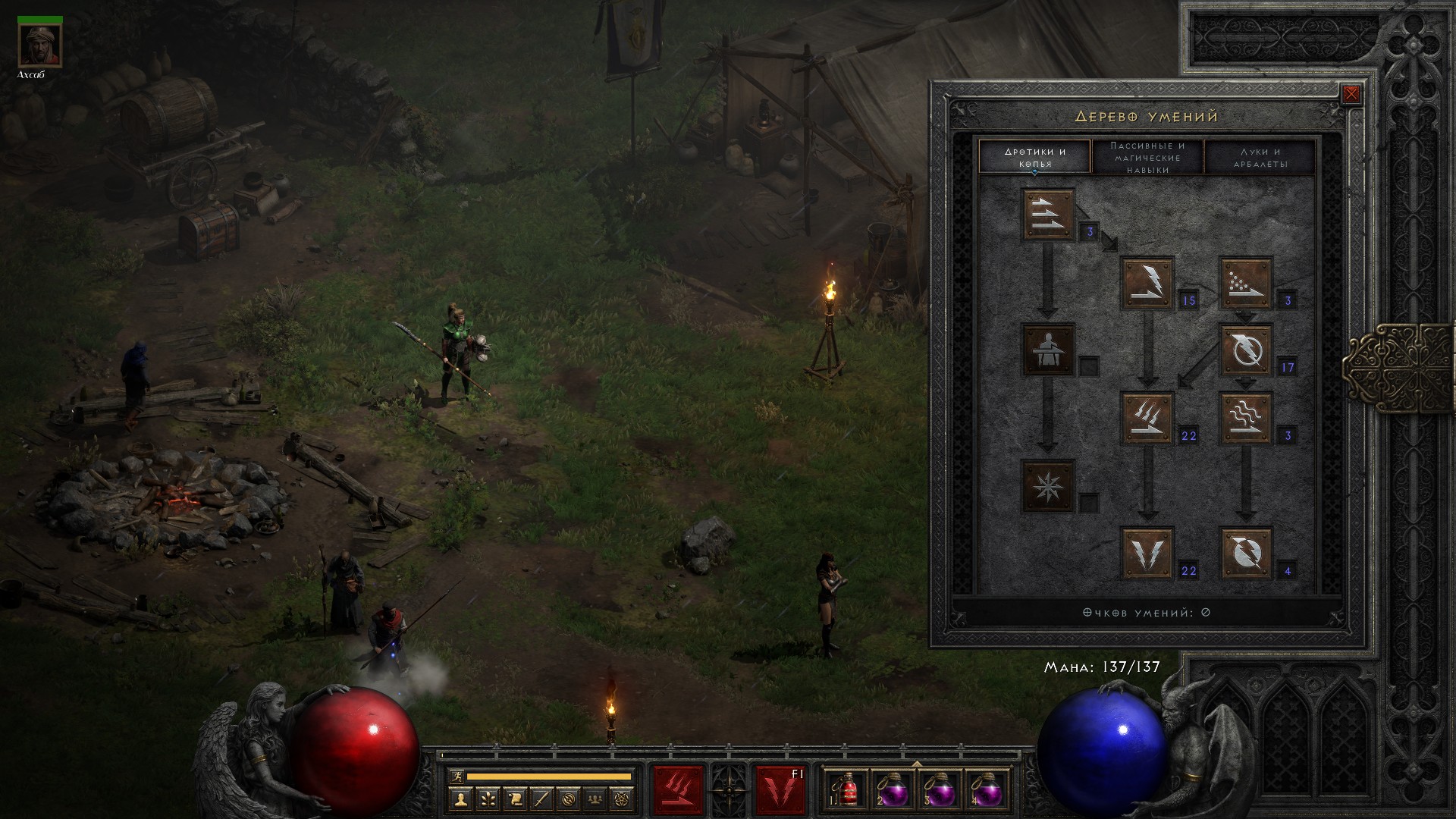Choose the Lightning Fury skill
1456x819 pixels.
coord(1245,553)
